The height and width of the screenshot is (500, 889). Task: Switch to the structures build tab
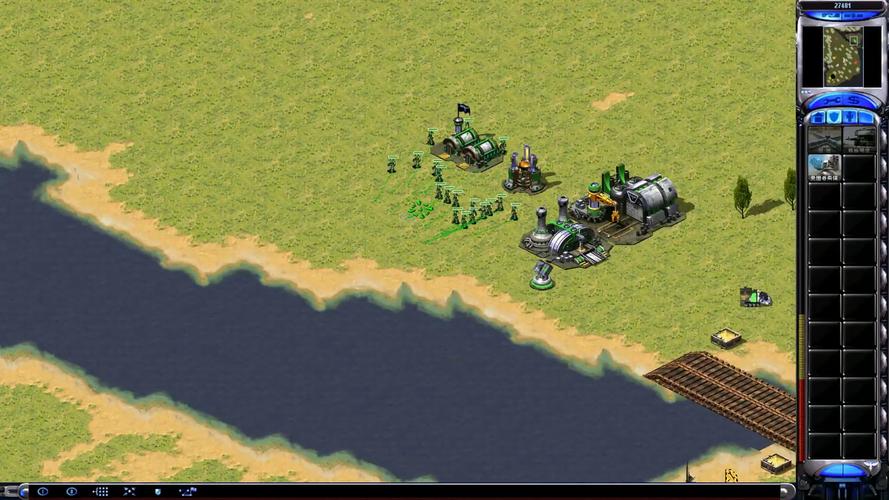pos(818,117)
